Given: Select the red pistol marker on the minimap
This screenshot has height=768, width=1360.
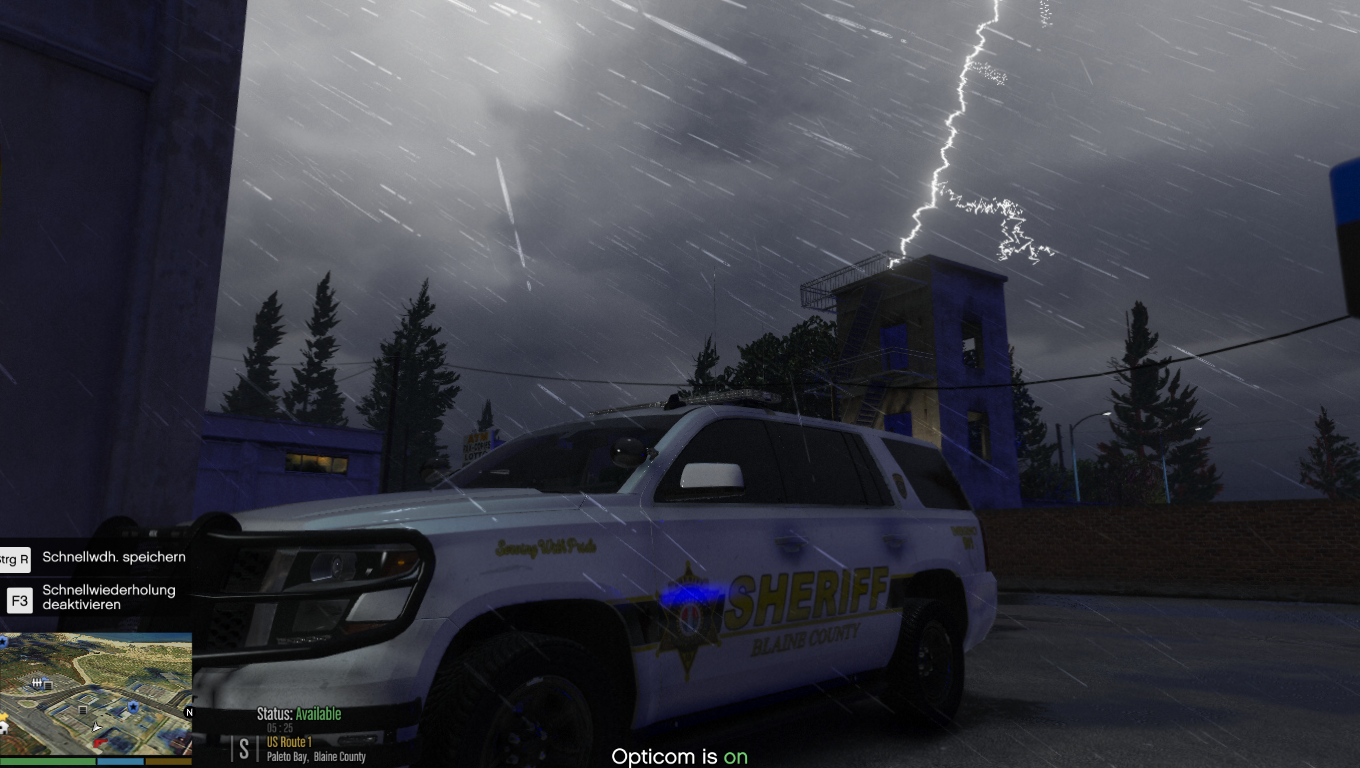Looking at the screenshot, I should [x=101, y=742].
